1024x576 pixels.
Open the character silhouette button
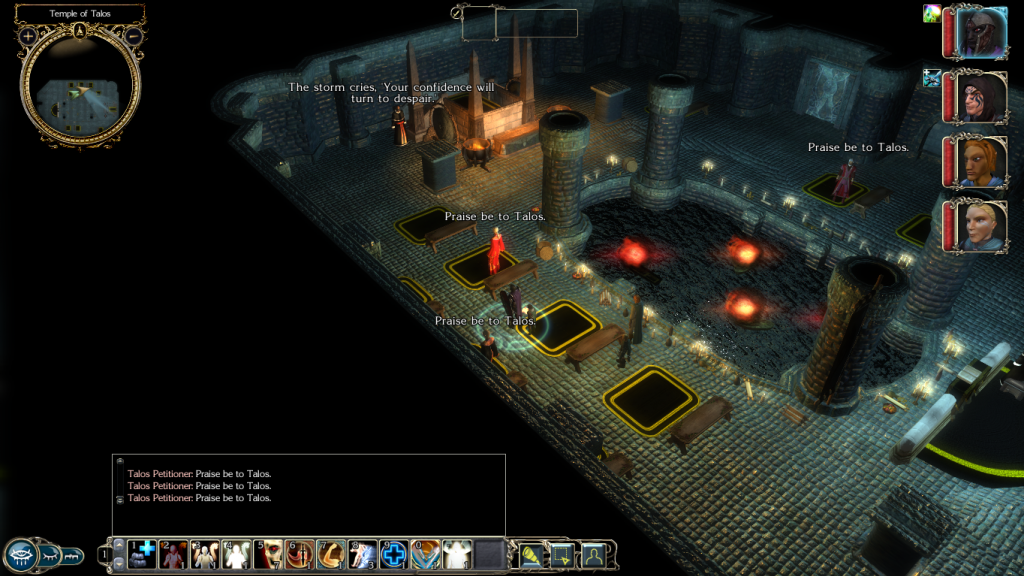593,554
